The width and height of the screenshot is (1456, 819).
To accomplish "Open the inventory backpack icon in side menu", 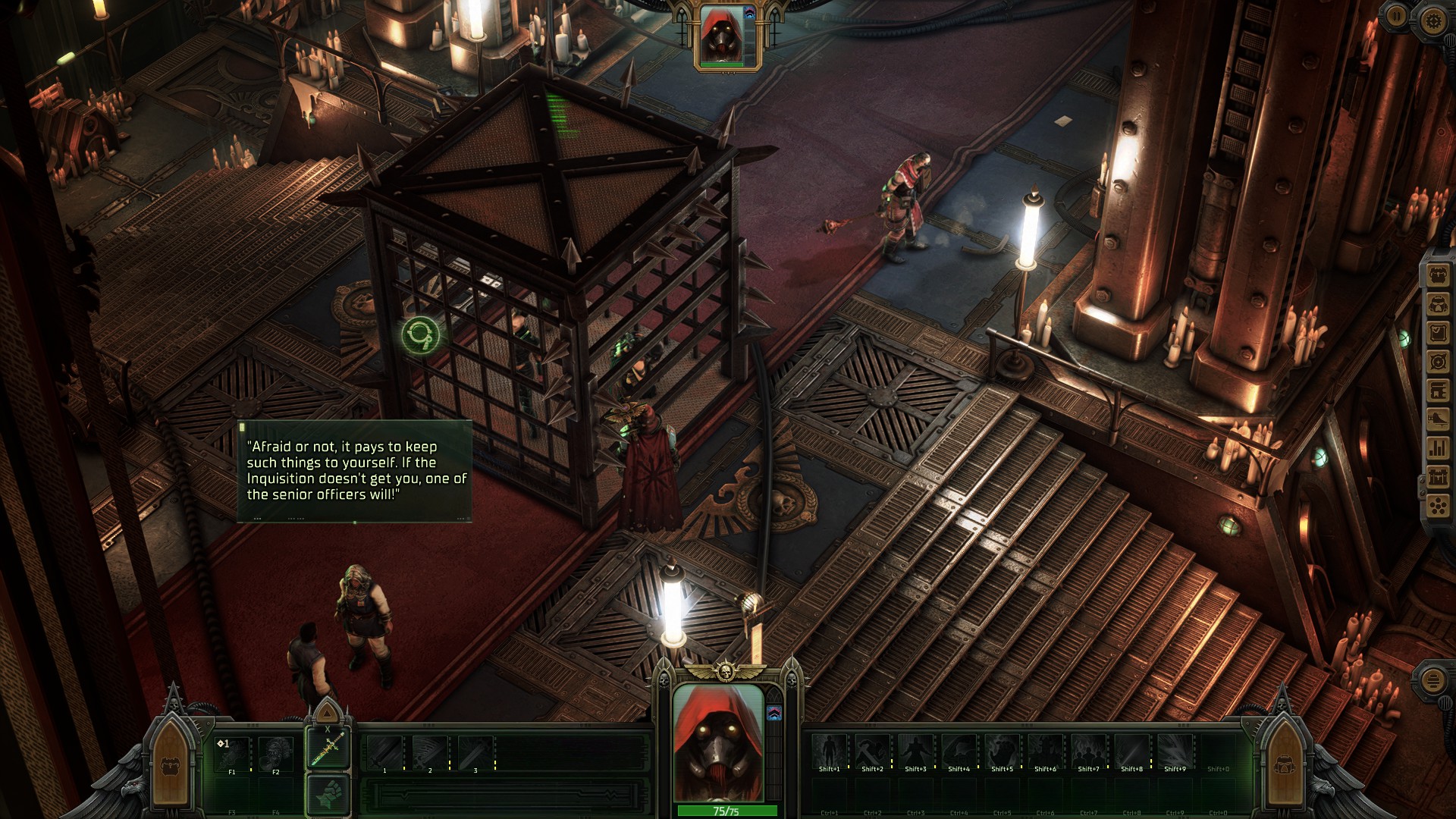I will [1438, 276].
